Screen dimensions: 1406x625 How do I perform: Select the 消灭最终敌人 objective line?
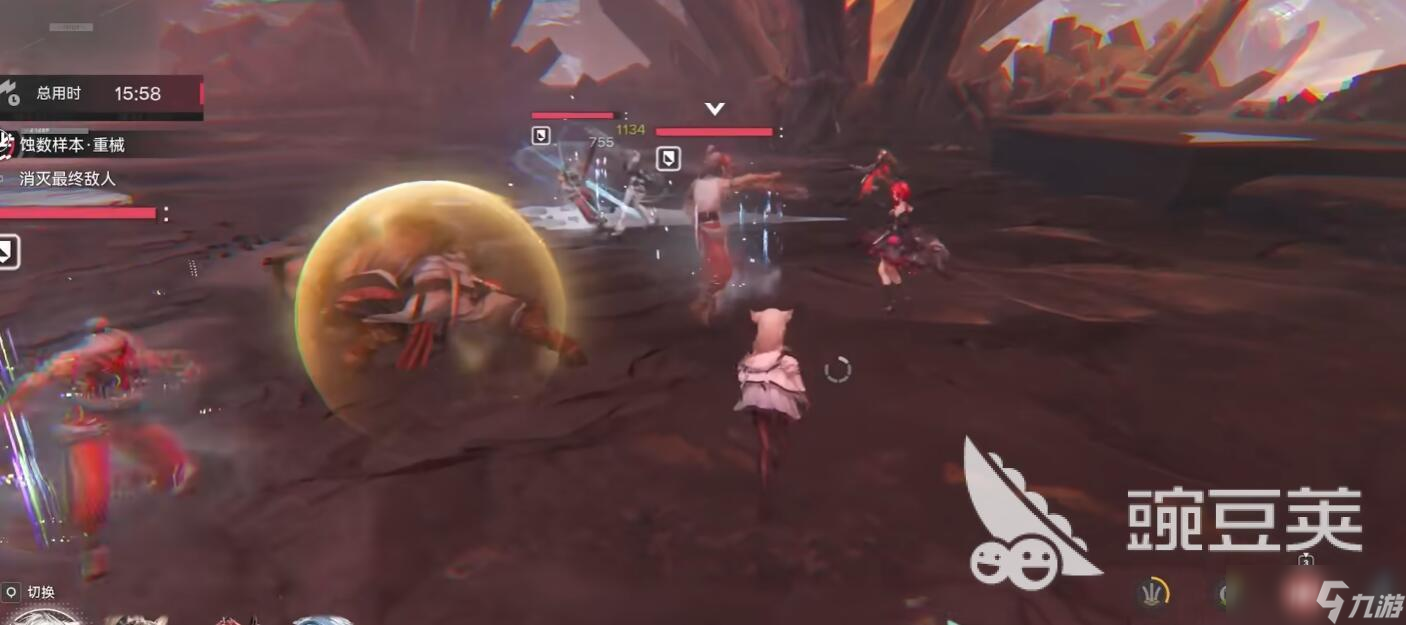coord(67,179)
